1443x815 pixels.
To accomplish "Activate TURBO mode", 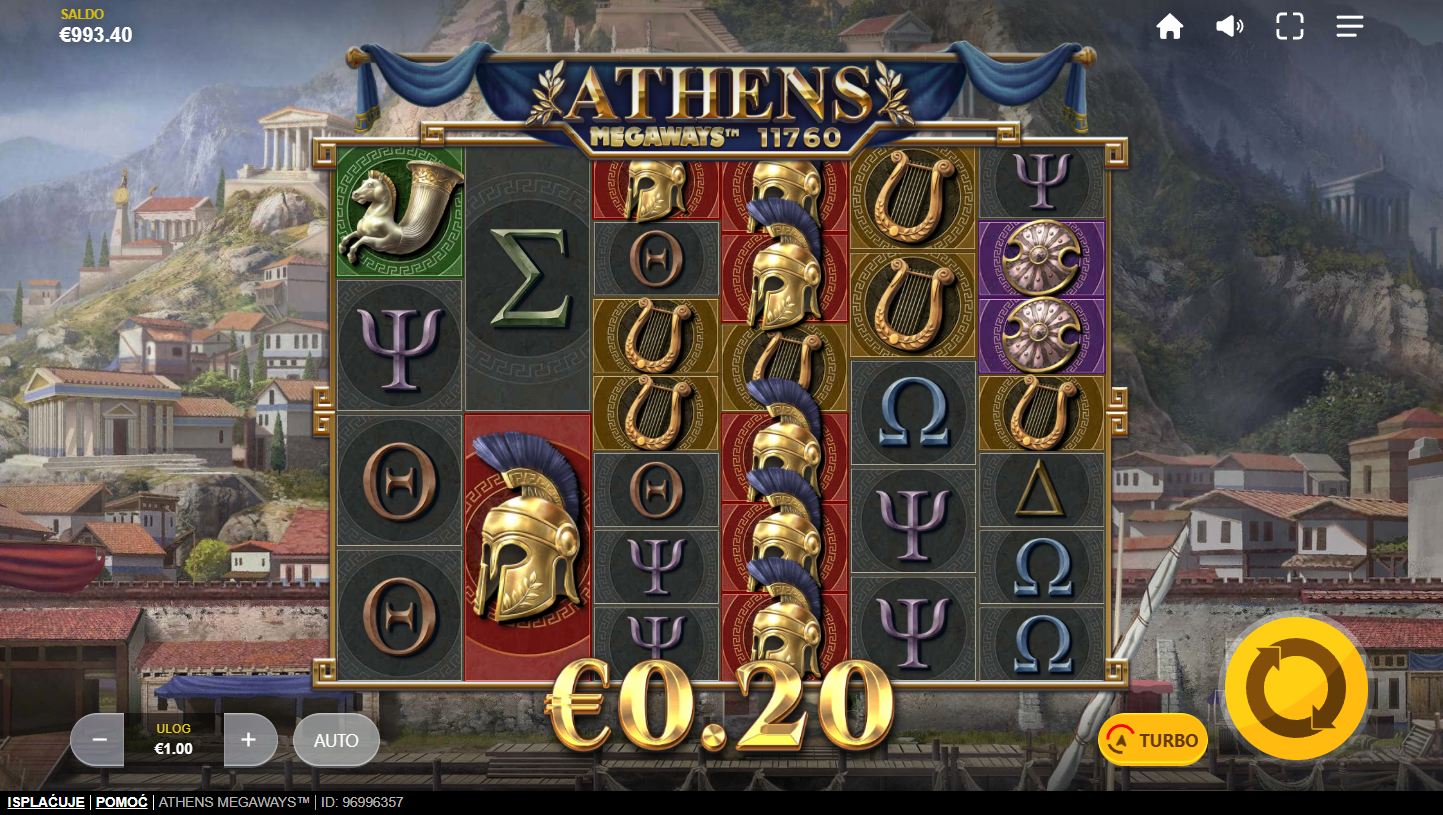I will pyautogui.click(x=1153, y=740).
